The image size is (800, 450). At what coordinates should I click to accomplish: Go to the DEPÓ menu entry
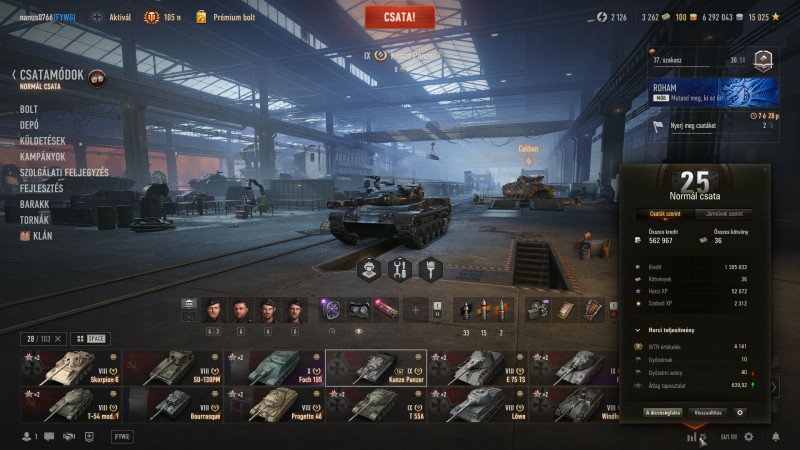[30, 125]
